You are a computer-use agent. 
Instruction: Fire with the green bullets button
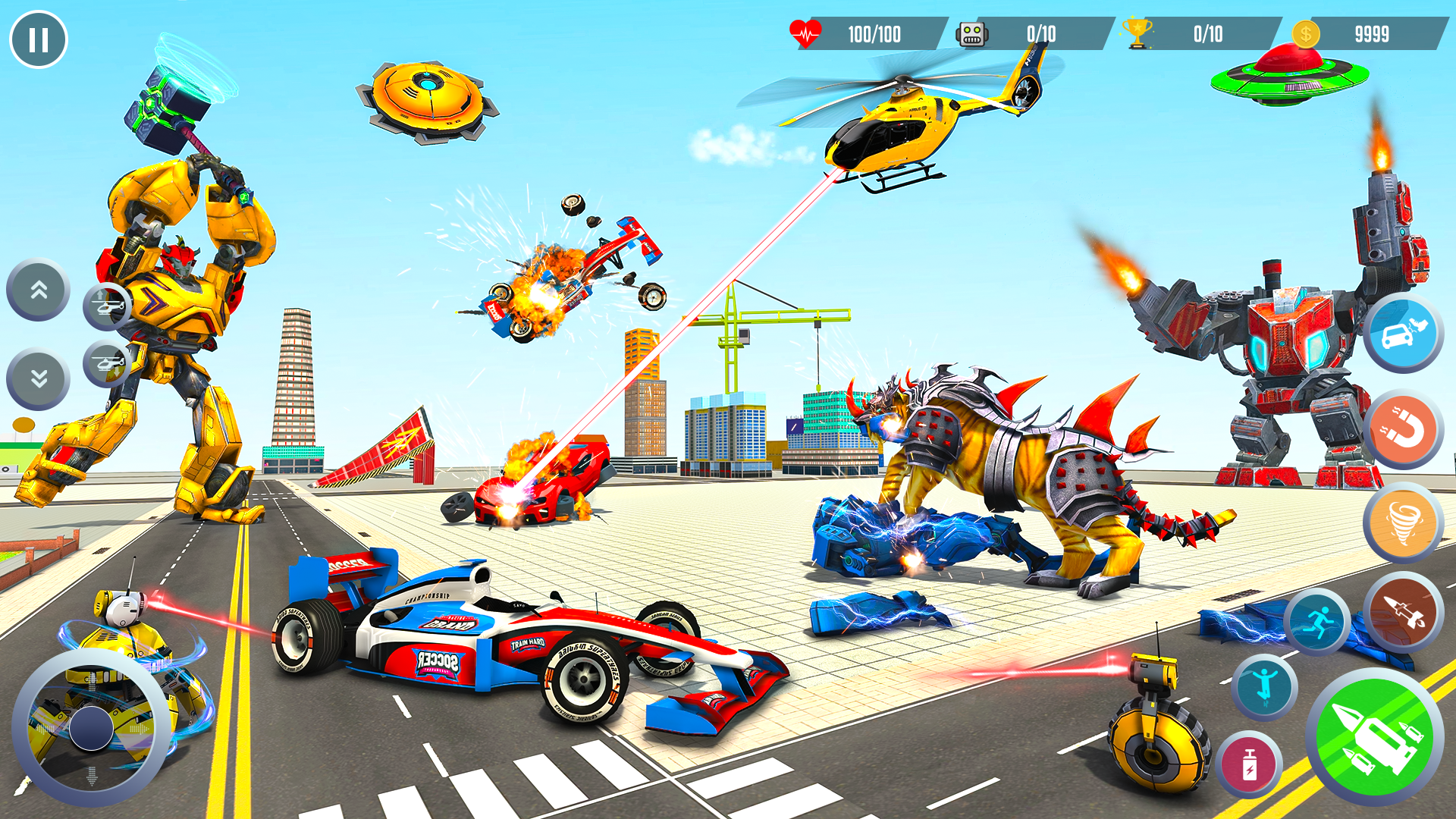pyautogui.click(x=1375, y=737)
